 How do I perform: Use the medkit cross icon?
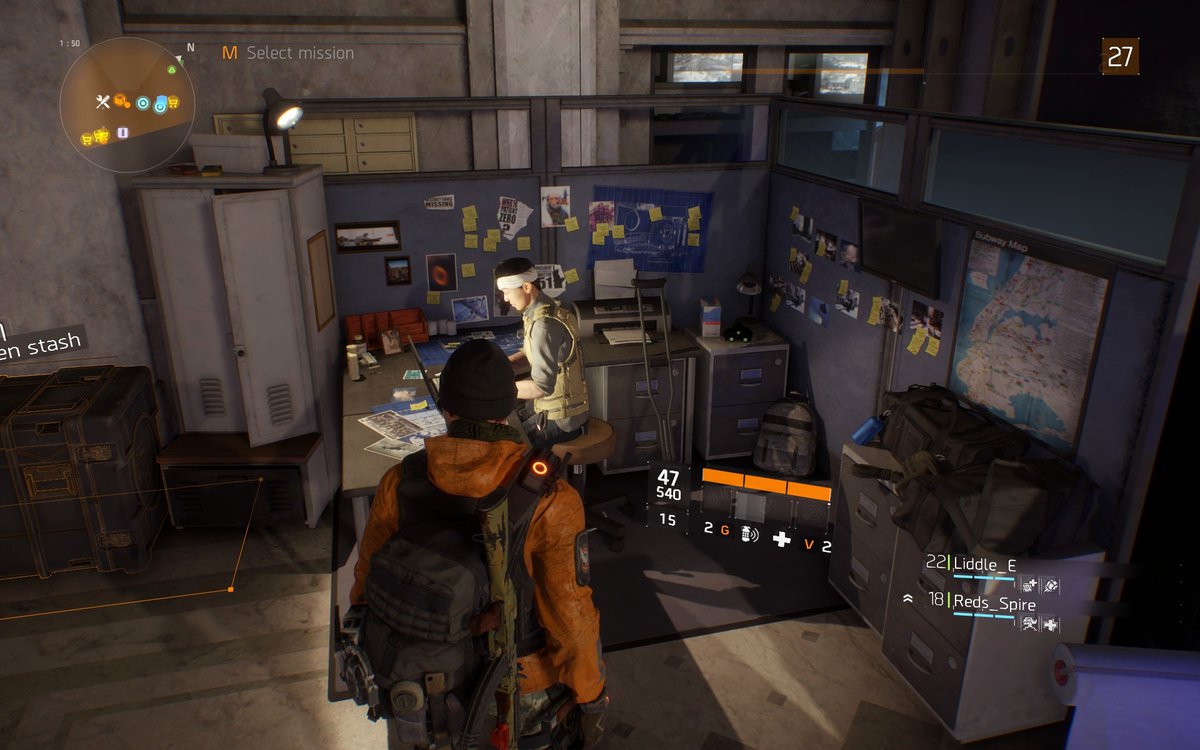(x=782, y=539)
